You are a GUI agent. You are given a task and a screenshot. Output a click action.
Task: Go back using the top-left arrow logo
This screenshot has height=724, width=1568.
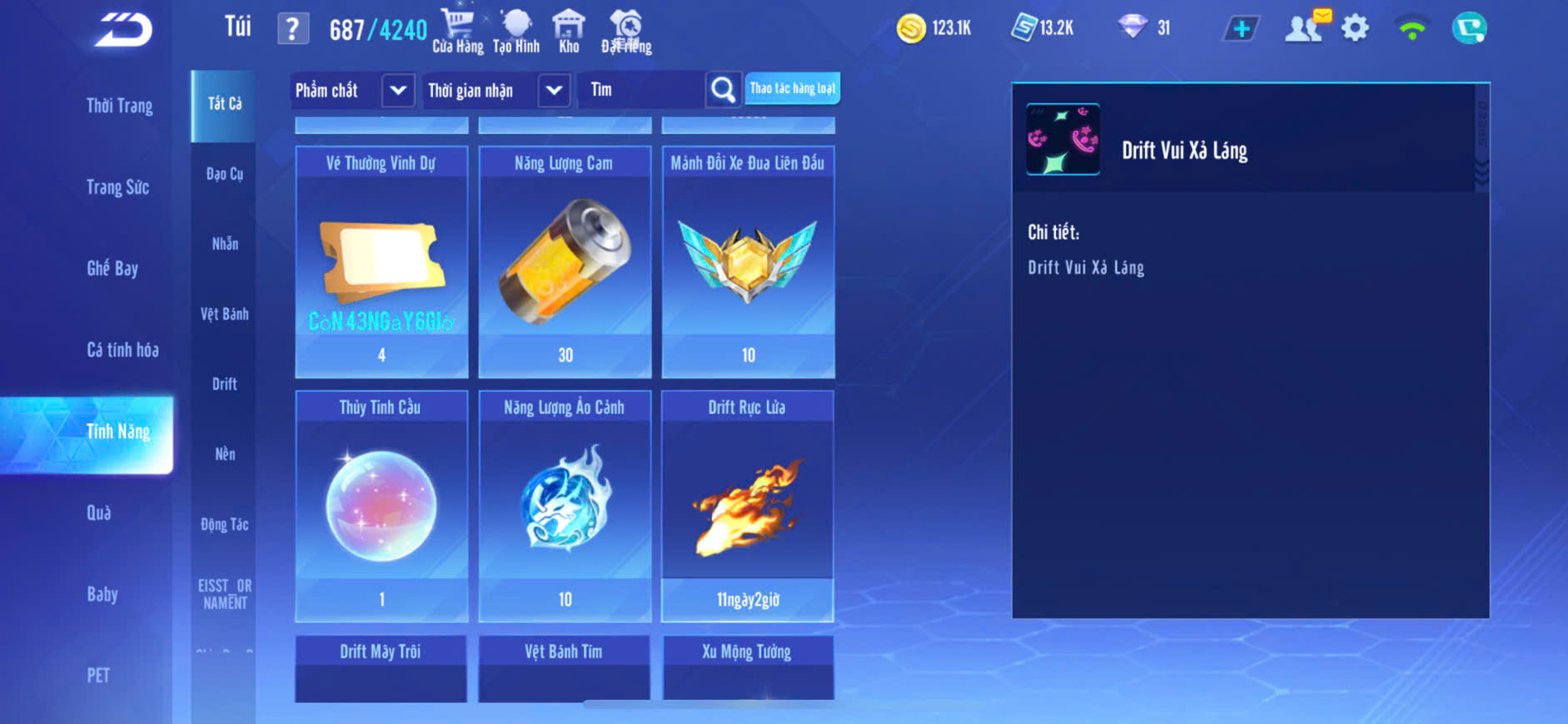click(x=123, y=30)
